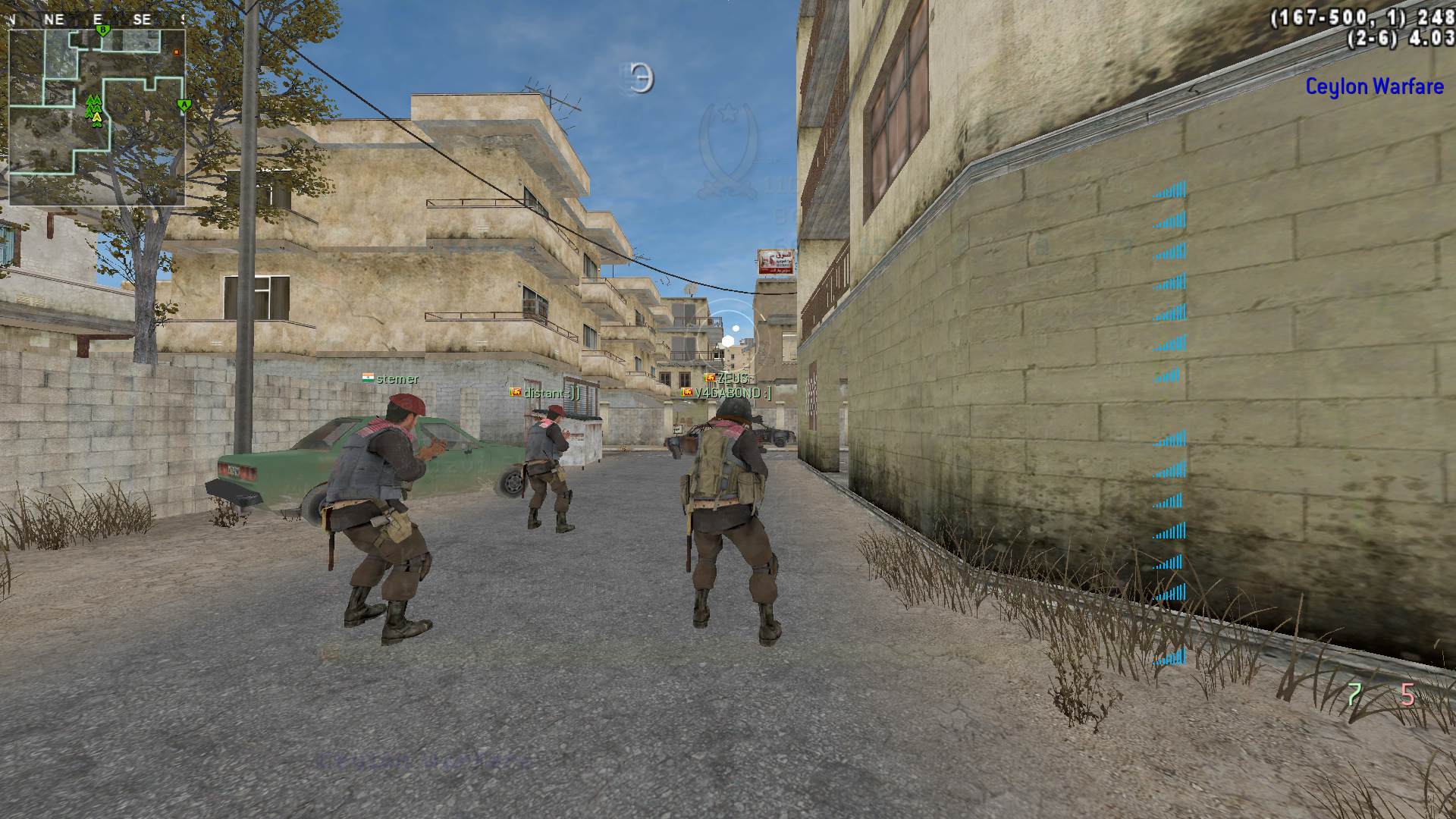Click the yellow player arrow on minimap

pos(96,118)
